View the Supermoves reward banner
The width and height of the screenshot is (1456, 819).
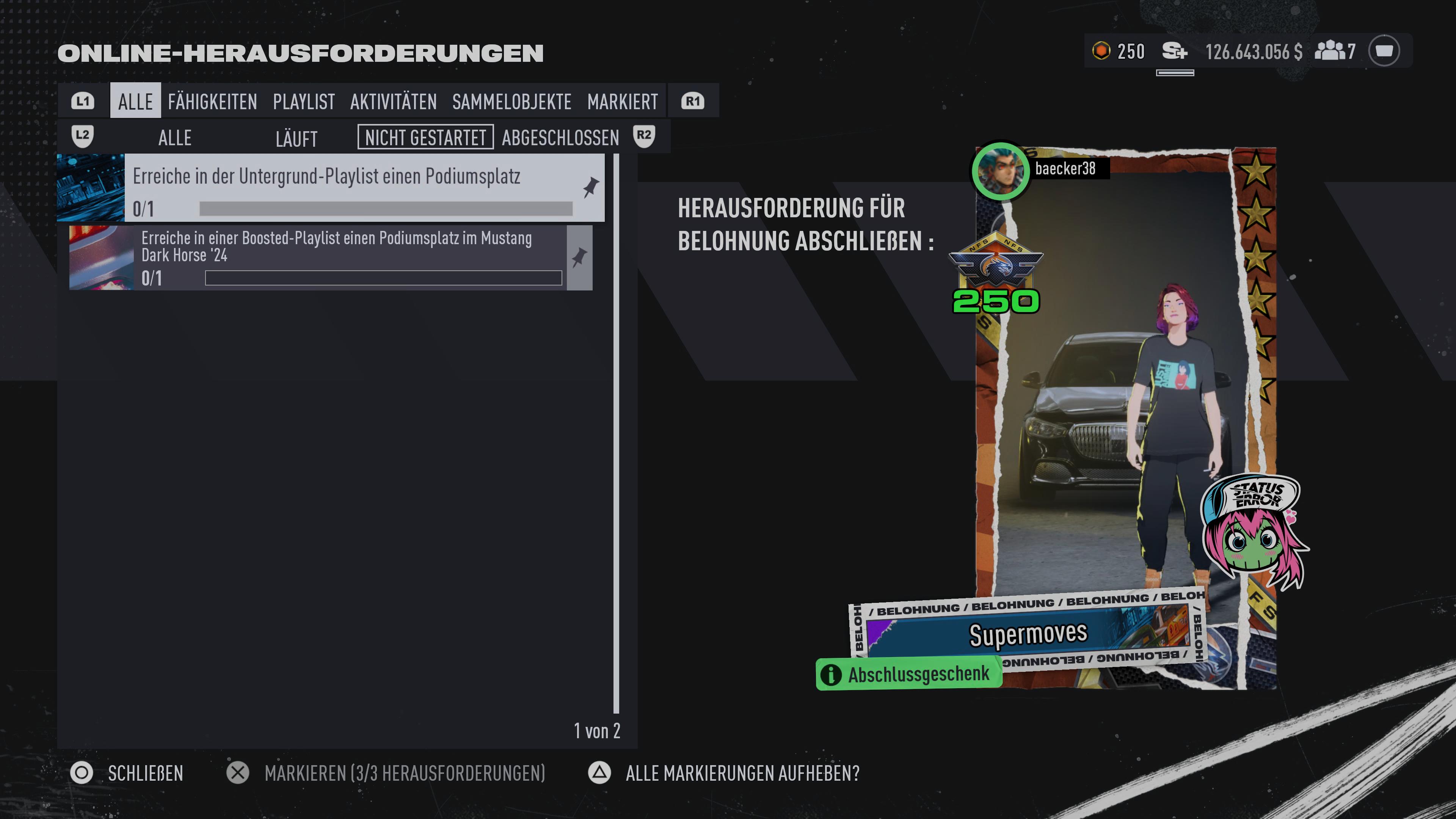tap(1028, 633)
